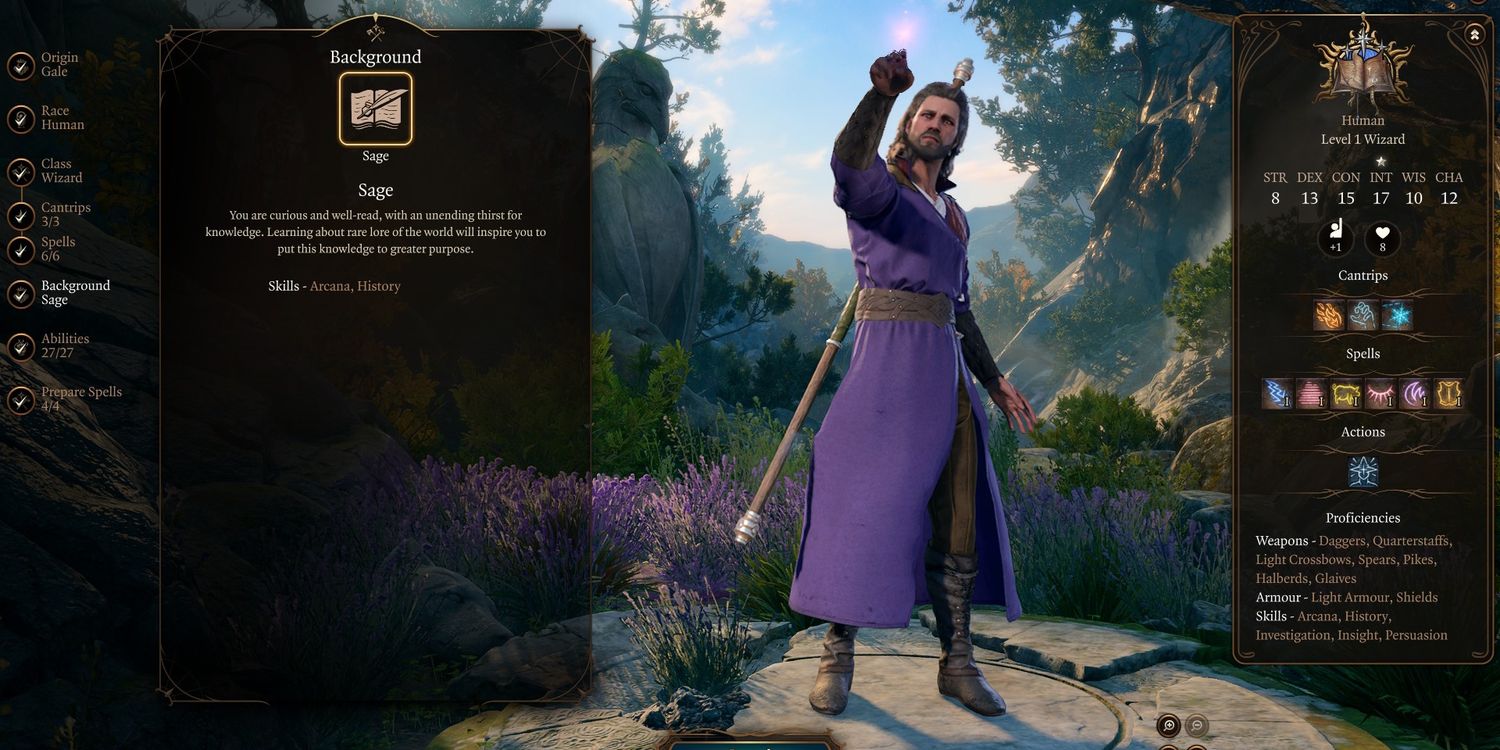This screenshot has height=750, width=1500.
Task: Zoom in on the character preview
Action: pyautogui.click(x=1168, y=726)
